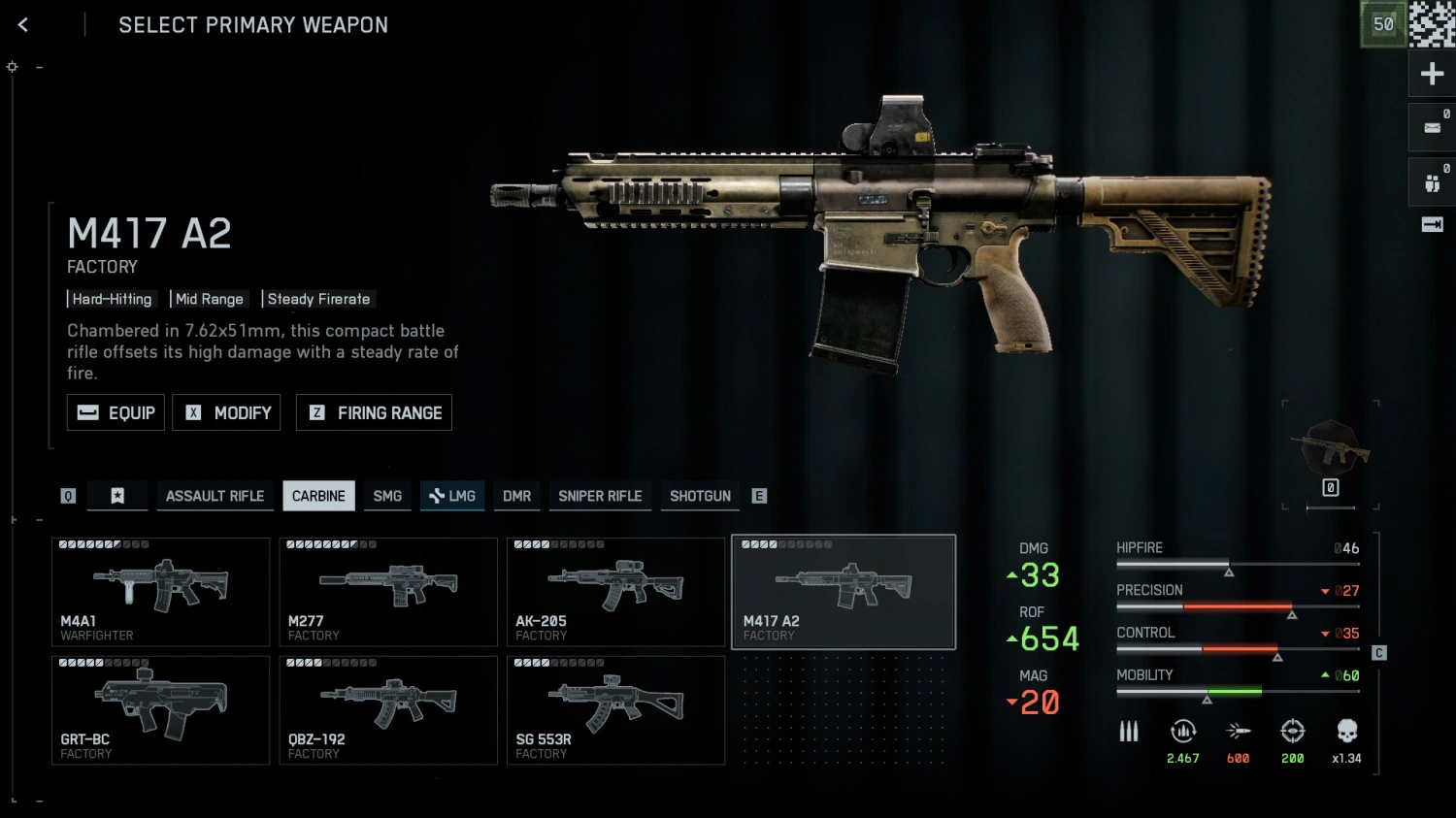Image resolution: width=1456 pixels, height=818 pixels.
Task: Open the Shotgun category
Action: [700, 496]
